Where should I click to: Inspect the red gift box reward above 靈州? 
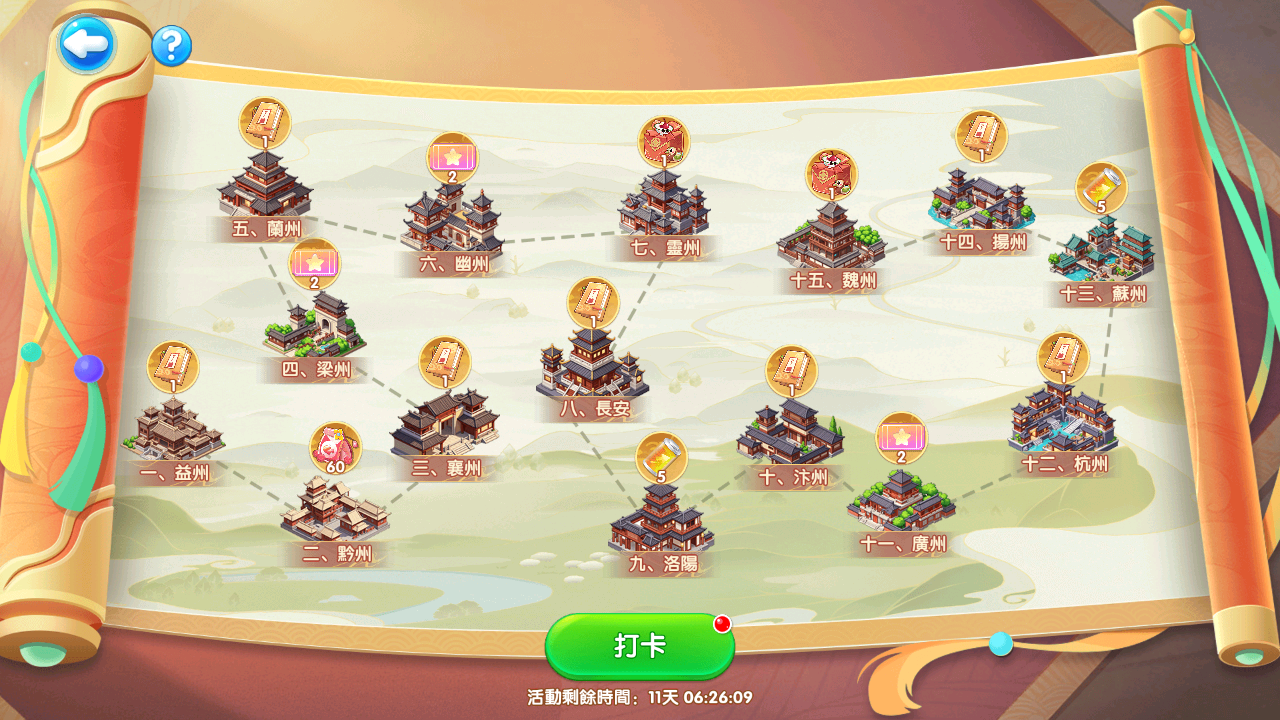click(x=664, y=142)
